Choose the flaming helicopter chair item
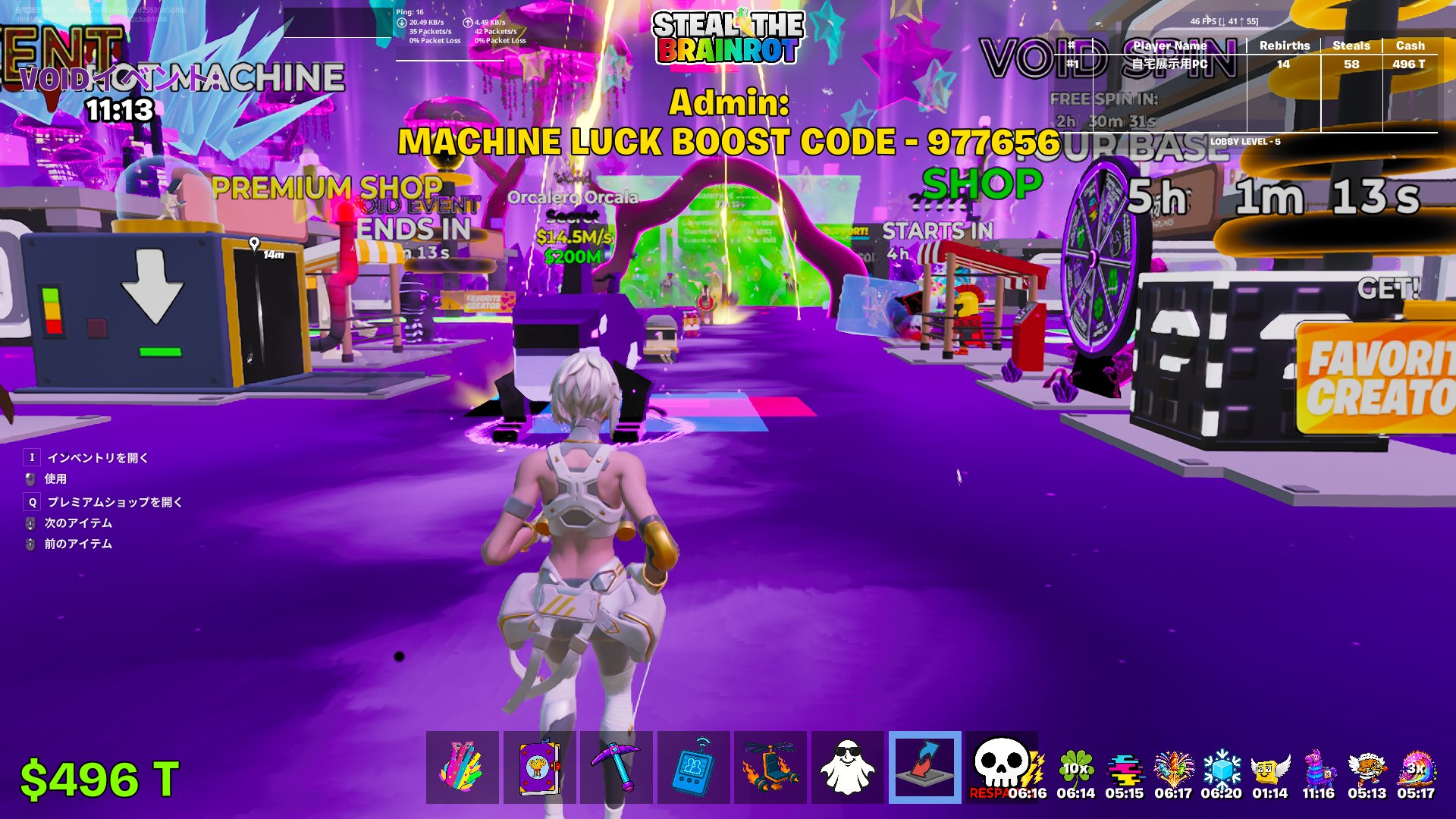 770,767
